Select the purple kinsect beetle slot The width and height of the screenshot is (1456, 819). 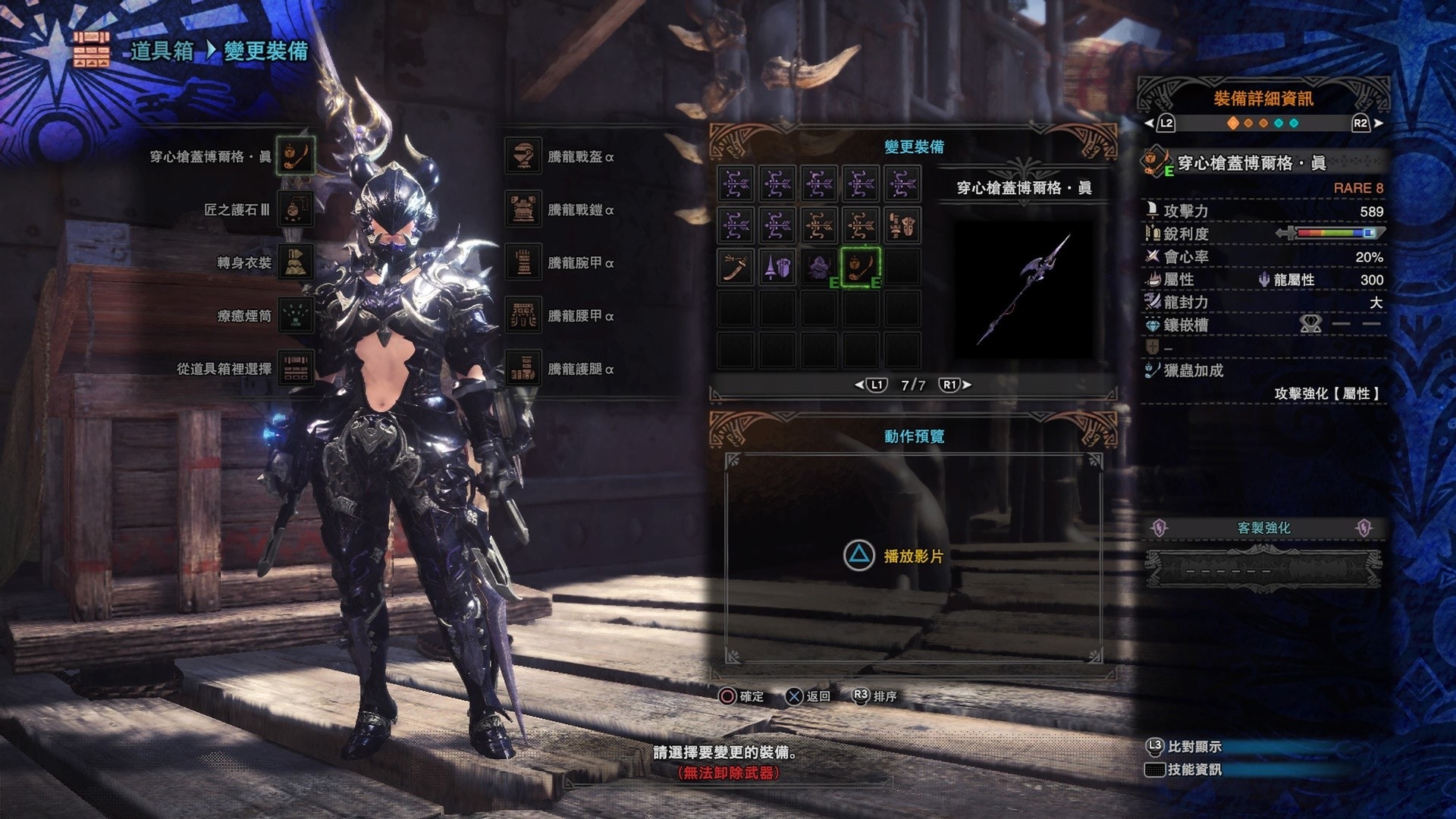[x=819, y=267]
